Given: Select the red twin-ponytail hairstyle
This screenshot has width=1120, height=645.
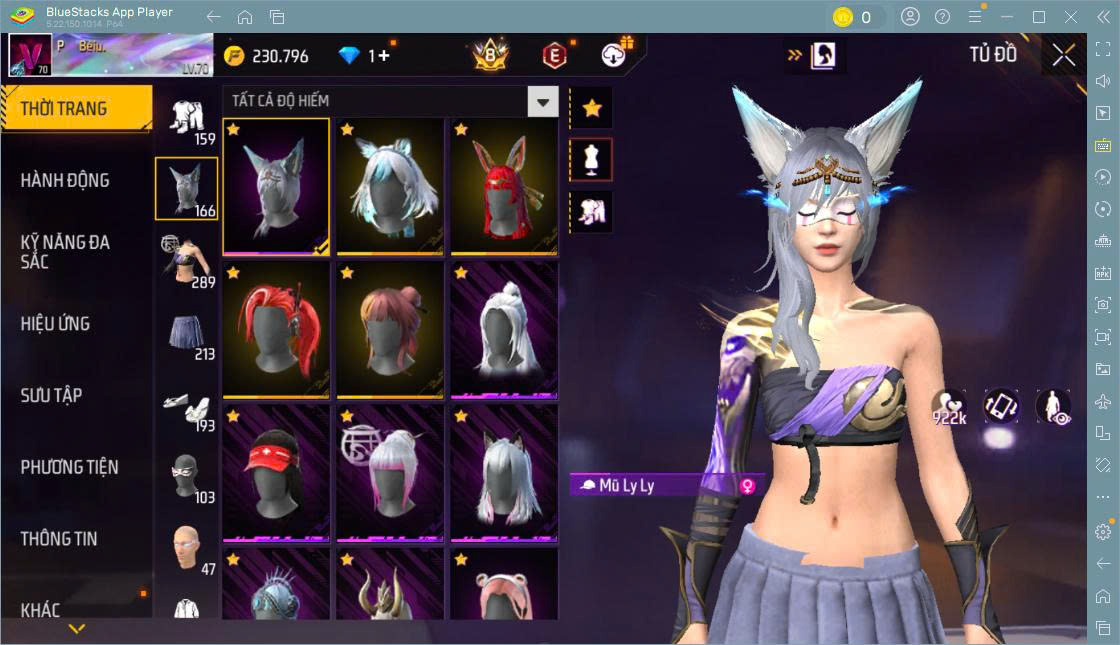Looking at the screenshot, I should pyautogui.click(x=276, y=330).
